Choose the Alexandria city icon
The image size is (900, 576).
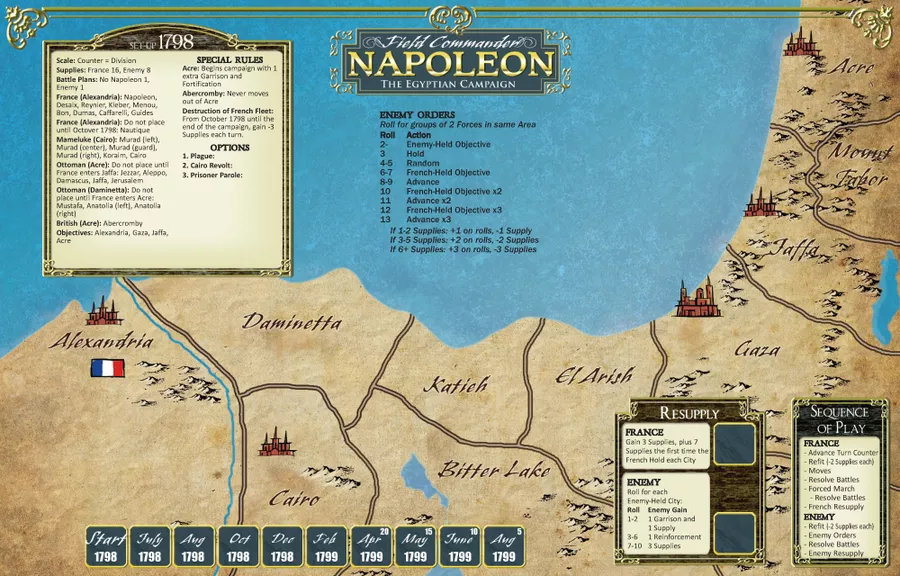(103, 311)
